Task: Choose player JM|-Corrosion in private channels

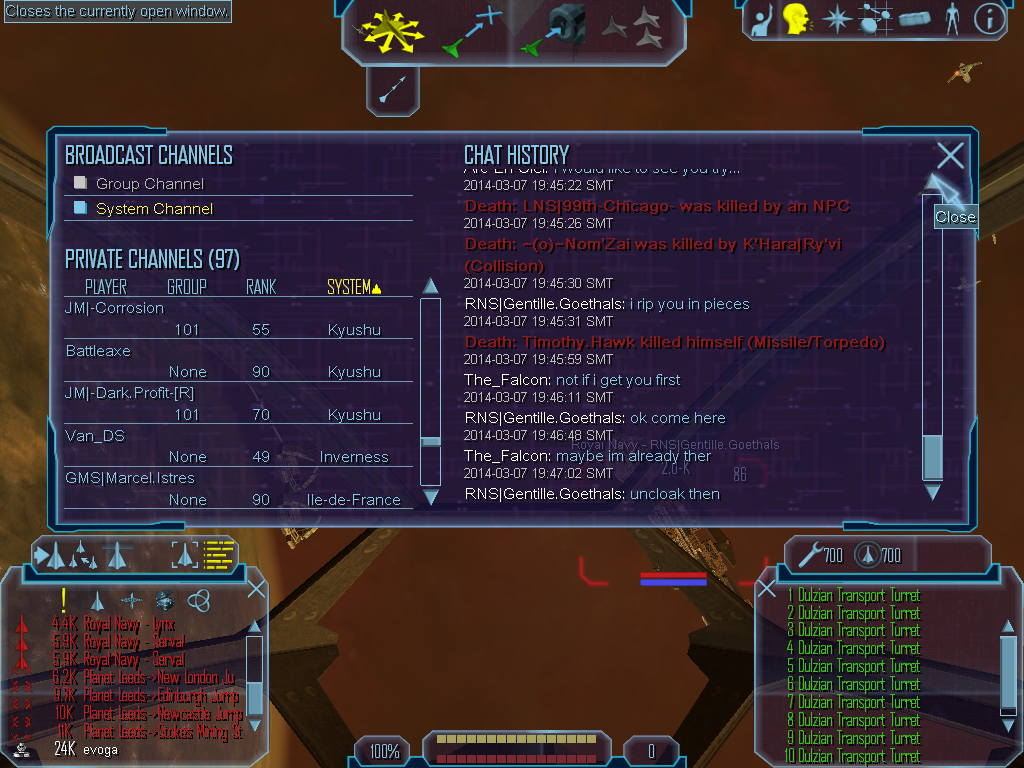Action: (x=114, y=308)
